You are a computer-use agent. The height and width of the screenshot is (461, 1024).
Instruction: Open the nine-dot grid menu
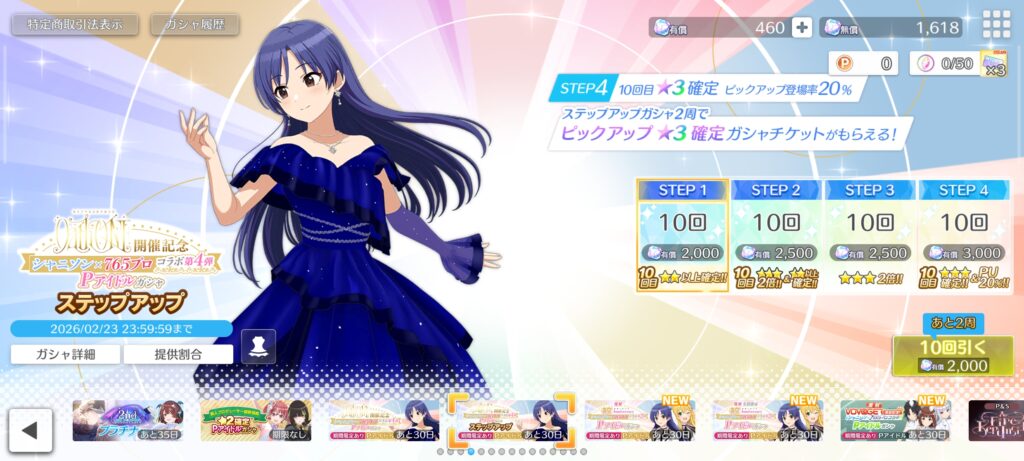pyautogui.click(x=996, y=25)
